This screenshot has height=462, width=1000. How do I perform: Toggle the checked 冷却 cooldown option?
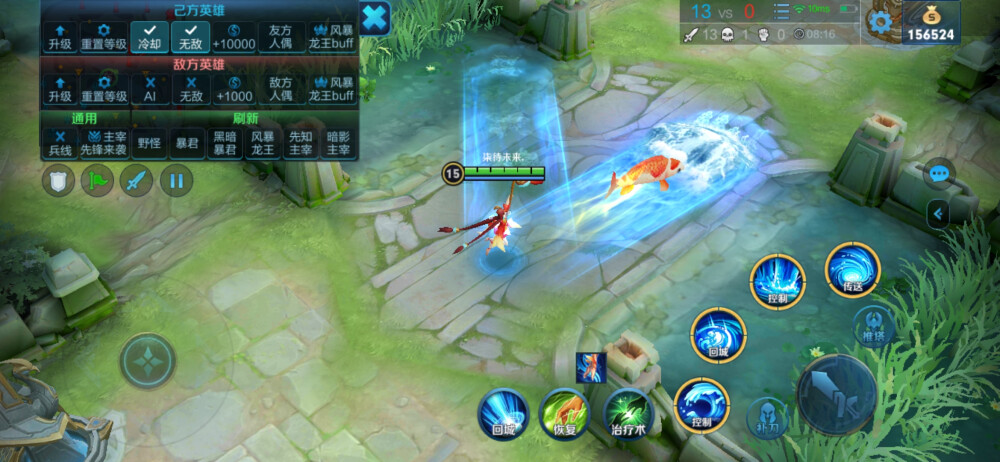point(150,37)
